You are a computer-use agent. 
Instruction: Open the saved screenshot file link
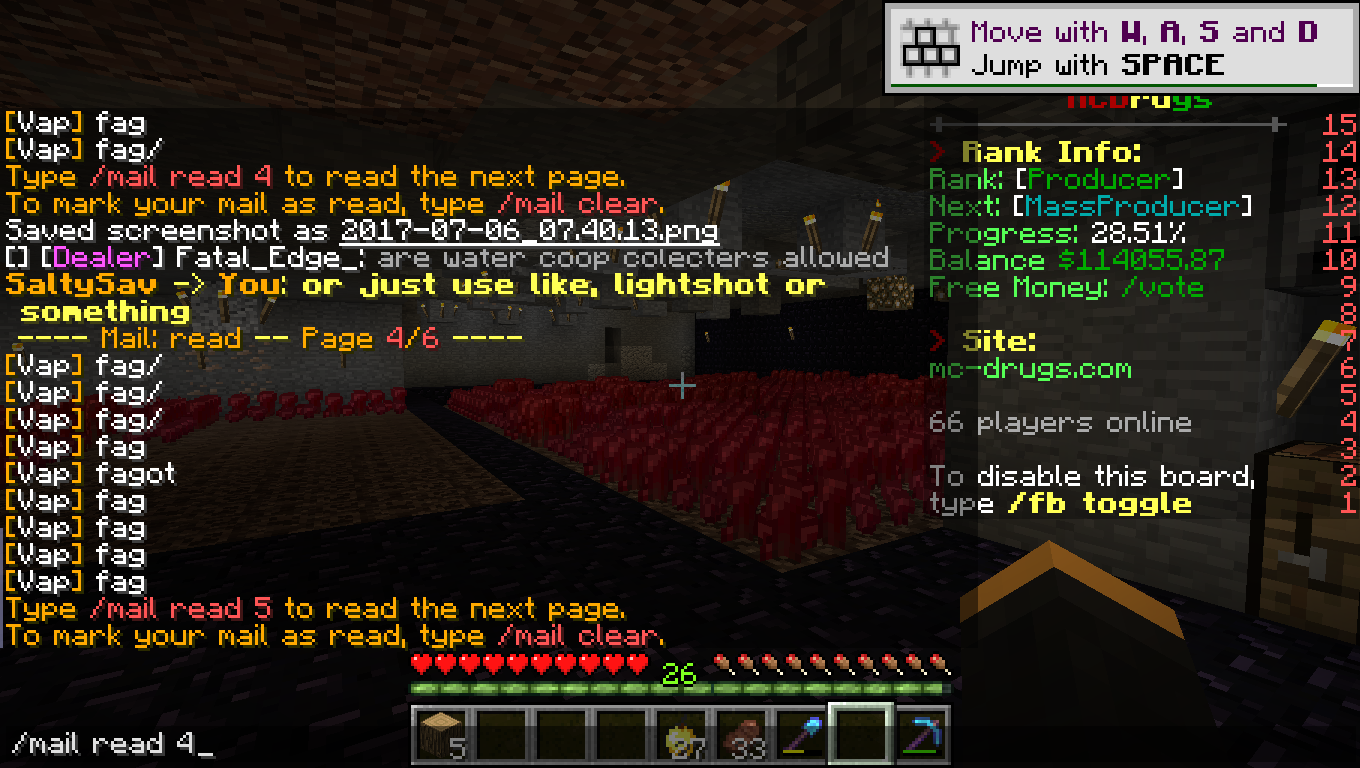point(528,231)
